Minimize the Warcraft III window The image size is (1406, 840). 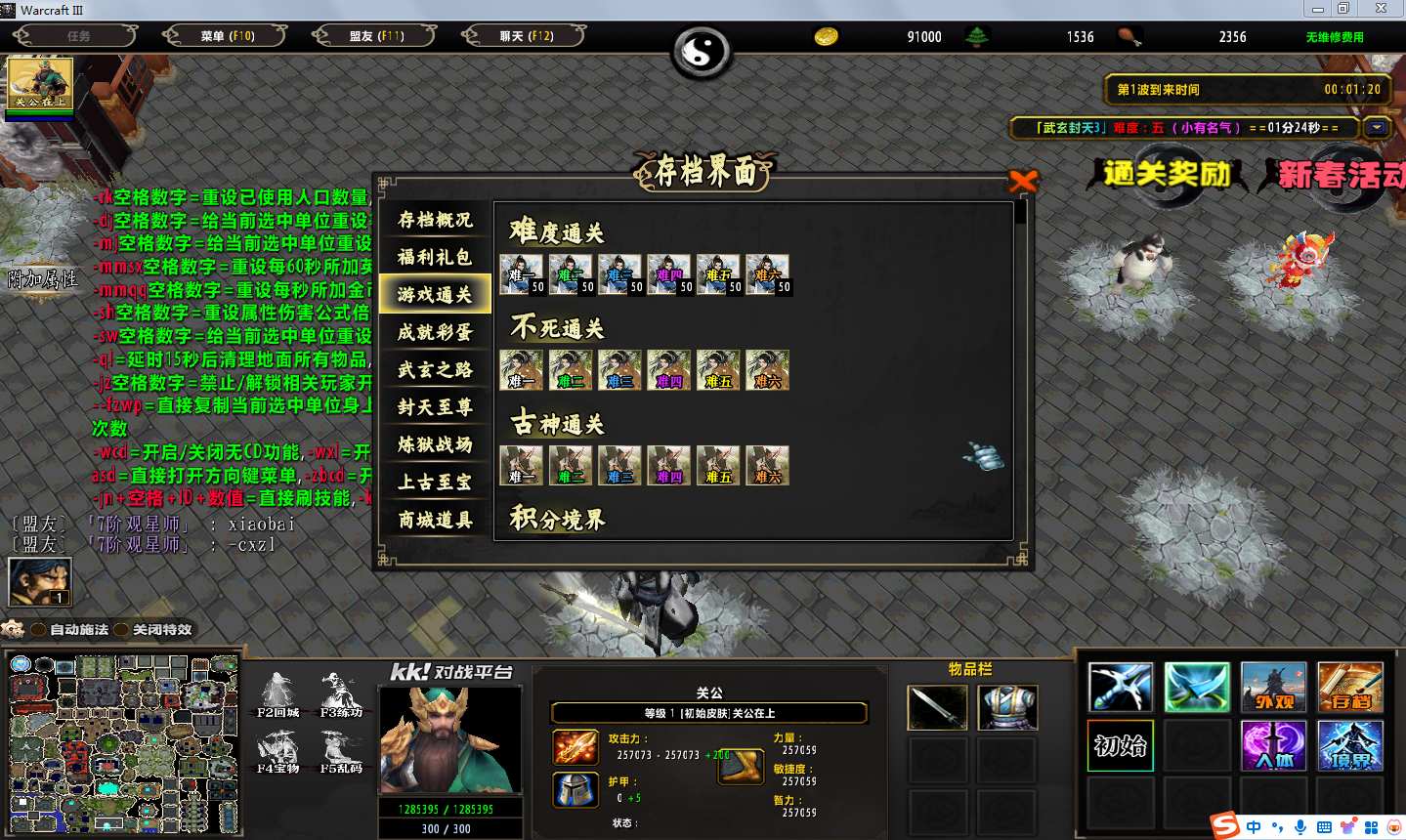click(x=1317, y=9)
